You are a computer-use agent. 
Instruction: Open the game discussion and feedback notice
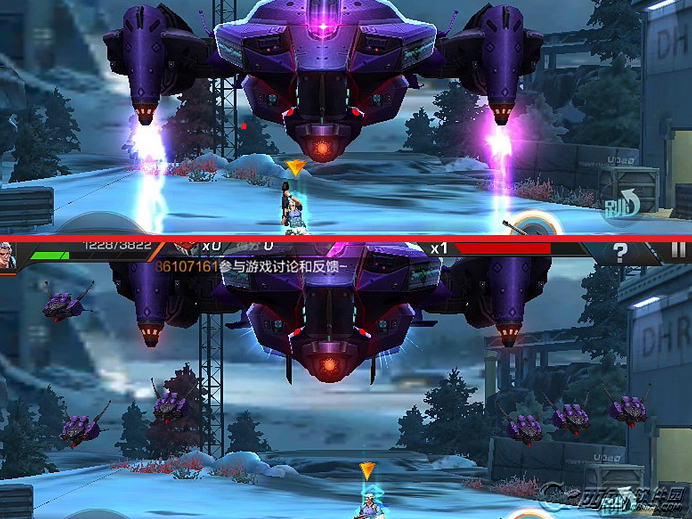250,268
